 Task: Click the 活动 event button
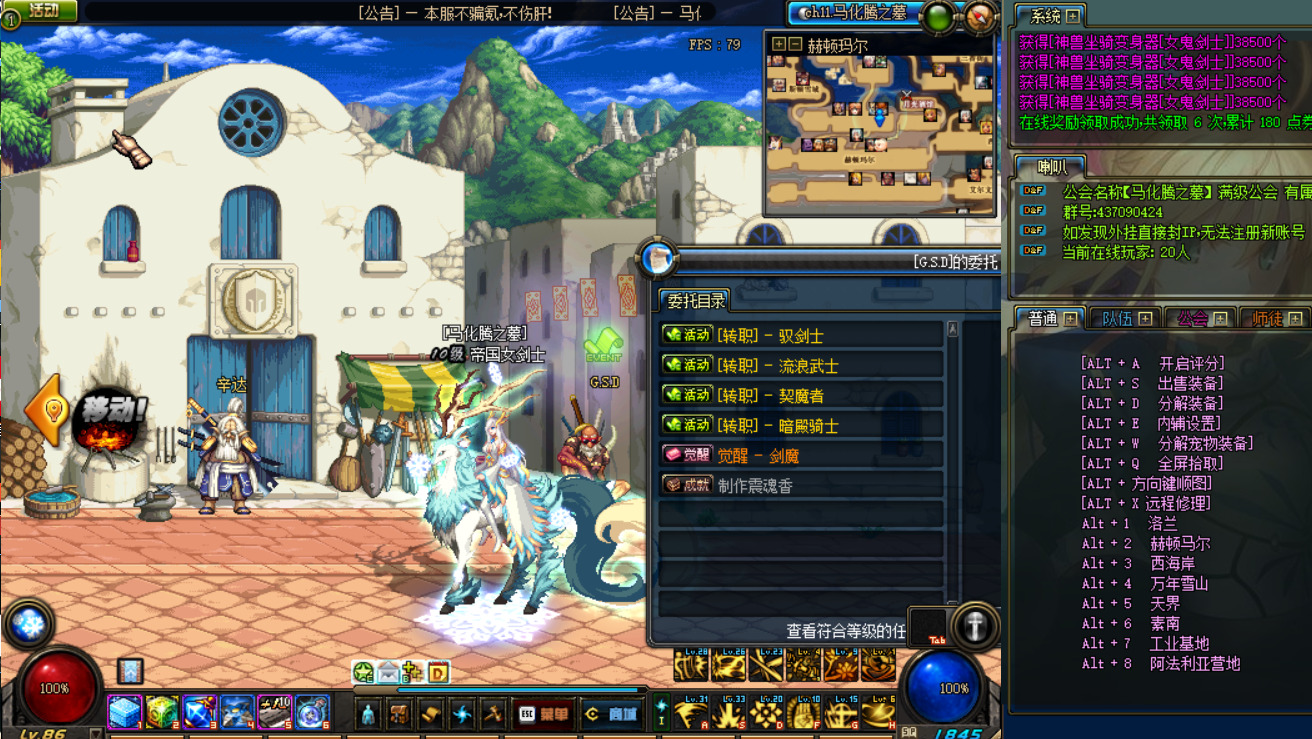click(x=42, y=11)
